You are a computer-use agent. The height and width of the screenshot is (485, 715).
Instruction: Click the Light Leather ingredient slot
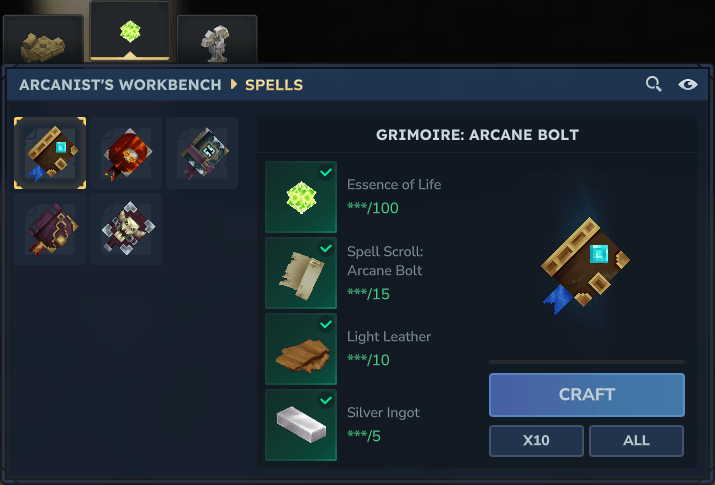pos(301,349)
